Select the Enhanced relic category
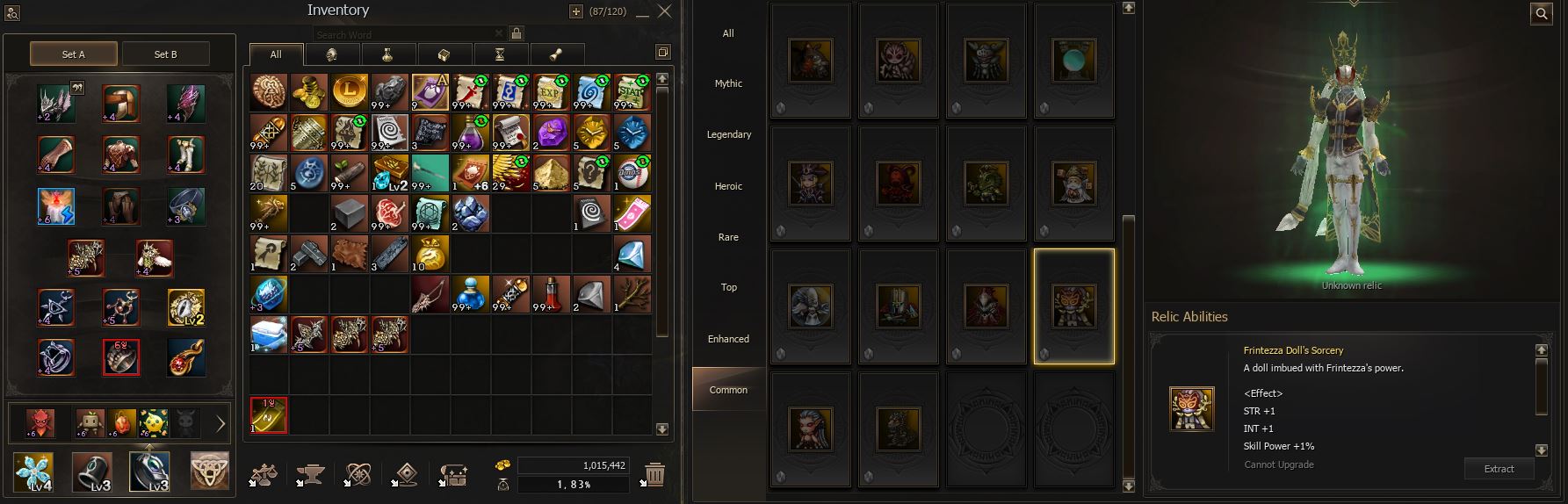 (728, 339)
